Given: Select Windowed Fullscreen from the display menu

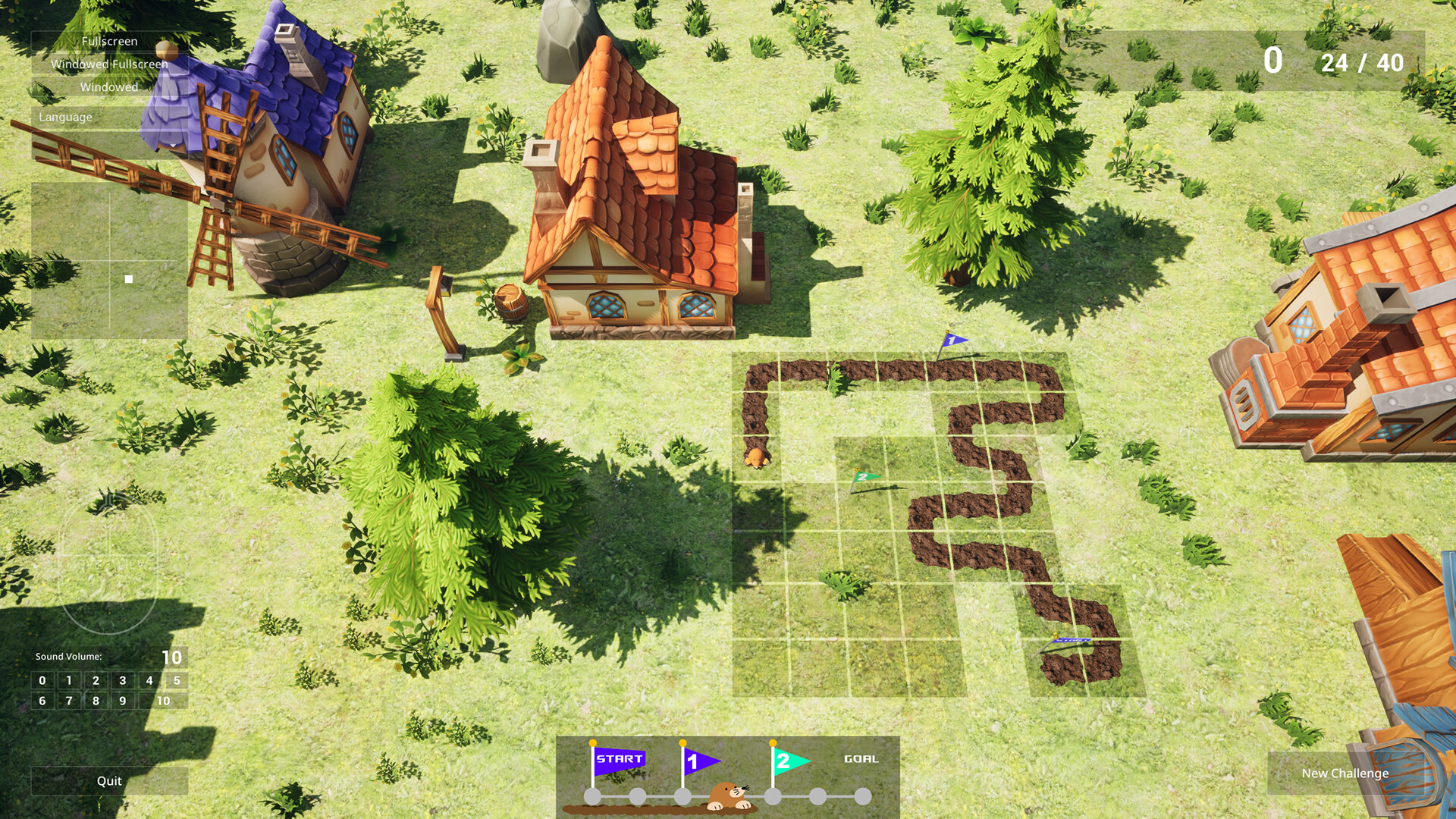Looking at the screenshot, I should pyautogui.click(x=109, y=64).
